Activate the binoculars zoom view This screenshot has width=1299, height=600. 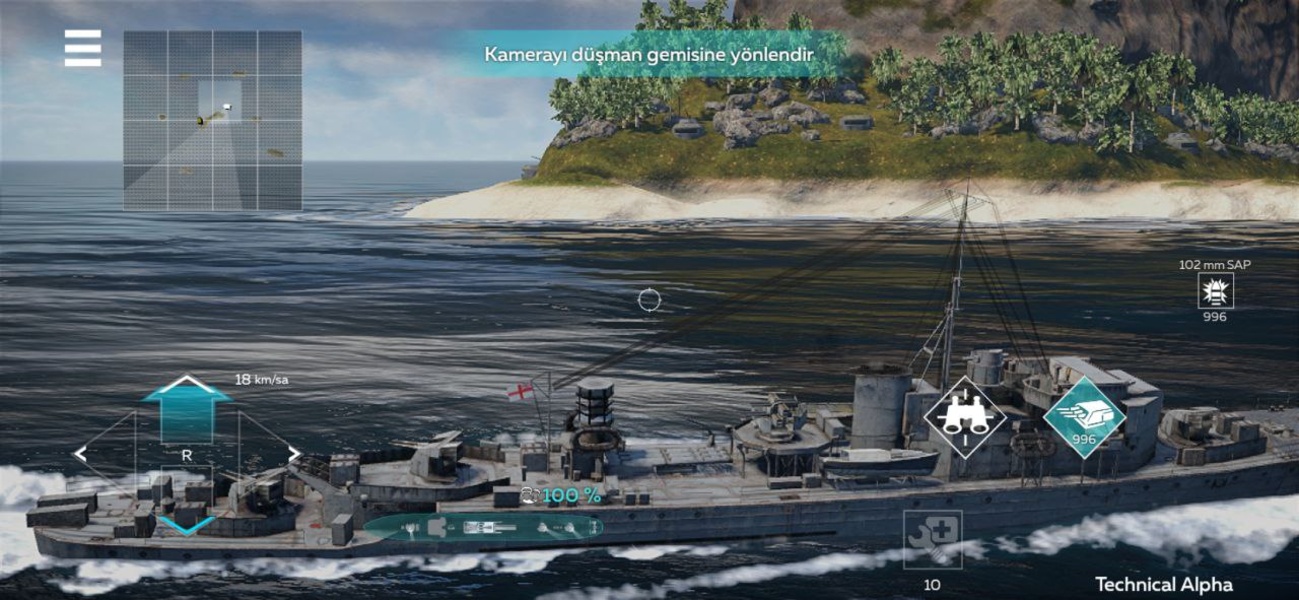[x=965, y=417]
